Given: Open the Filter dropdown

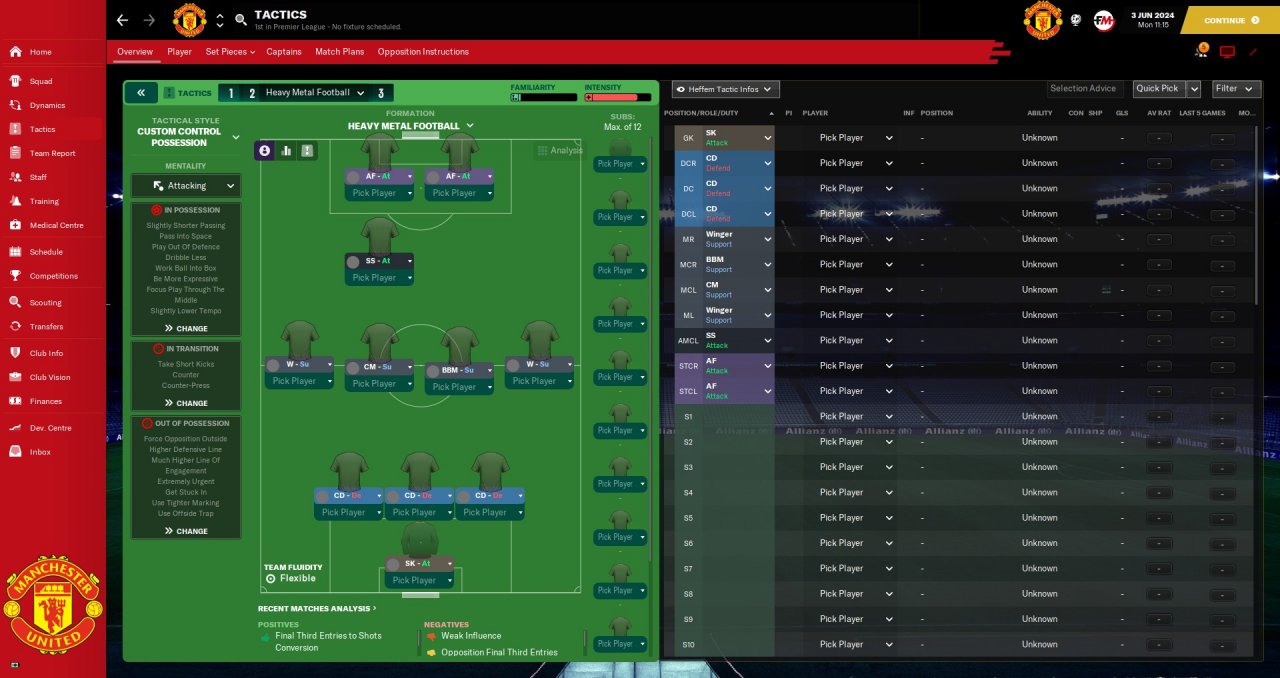Looking at the screenshot, I should [1236, 89].
